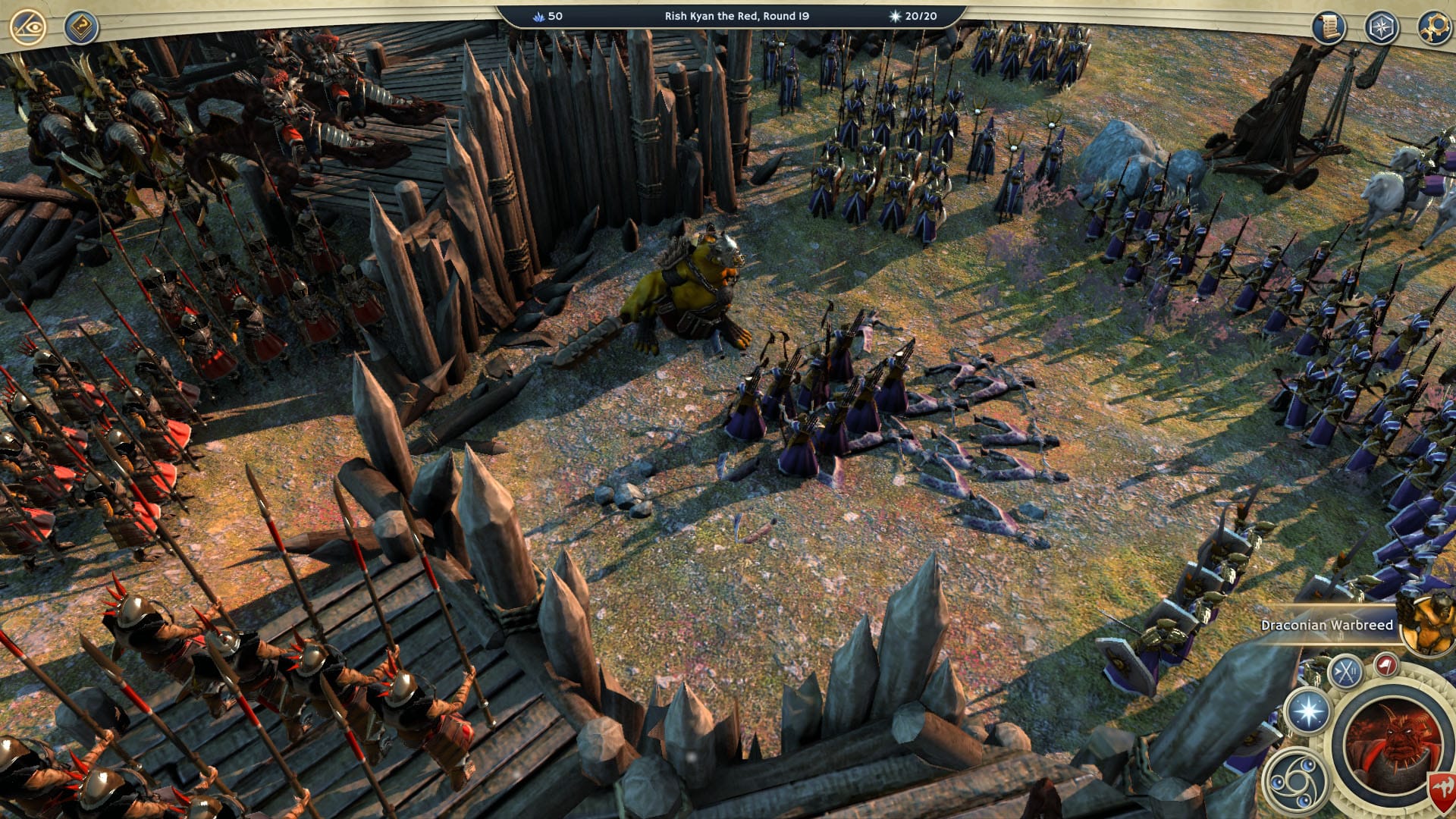1456x819 pixels.
Task: Activate the star ability icon on unit panel
Action: 1307,711
